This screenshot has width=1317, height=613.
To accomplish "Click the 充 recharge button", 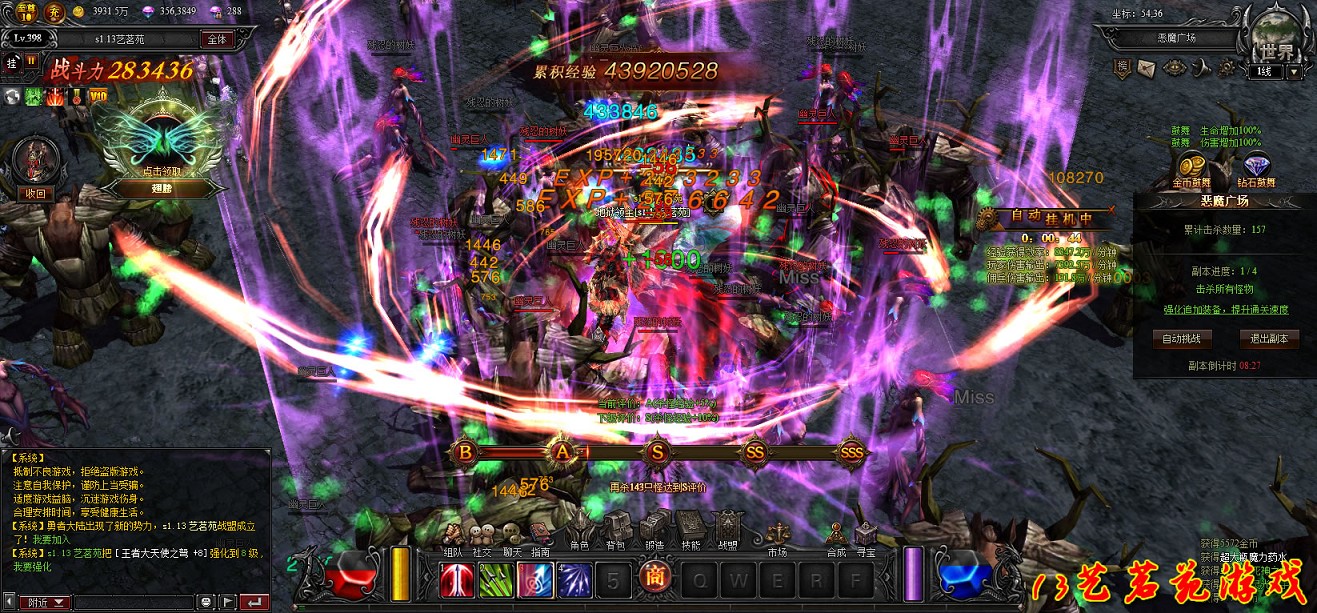I will (x=56, y=12).
